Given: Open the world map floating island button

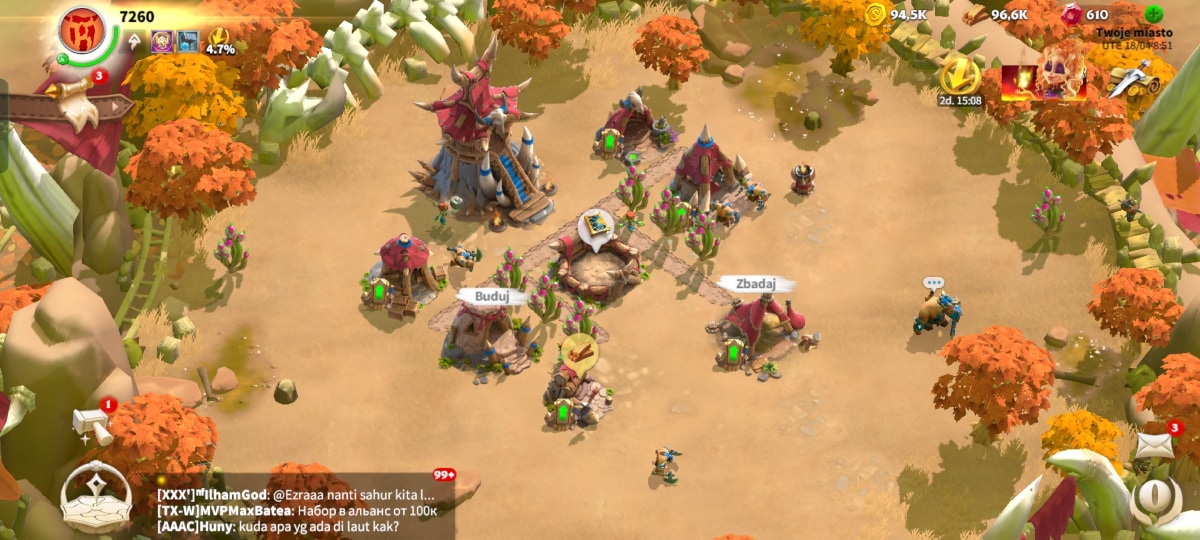Looking at the screenshot, I should pos(96,496).
